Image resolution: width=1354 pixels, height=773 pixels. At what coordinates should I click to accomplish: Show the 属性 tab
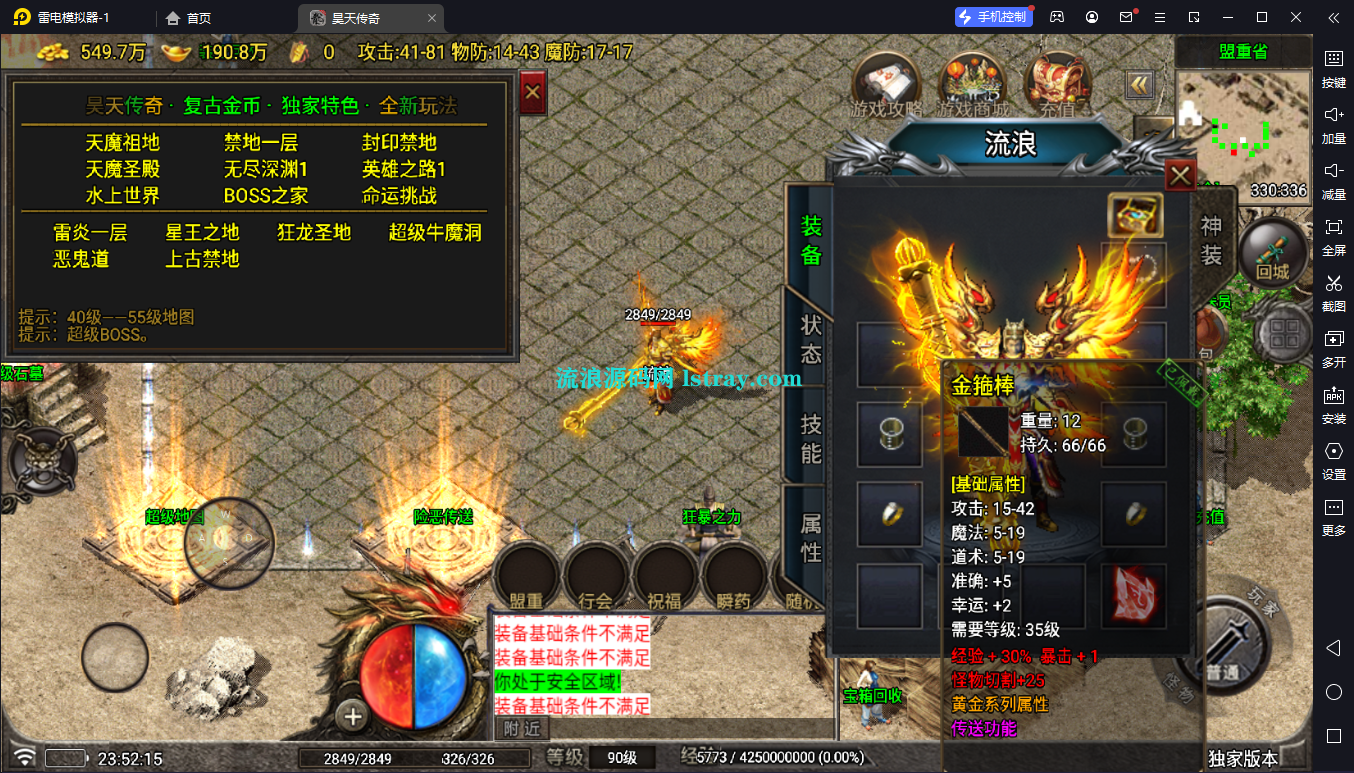pyautogui.click(x=810, y=537)
